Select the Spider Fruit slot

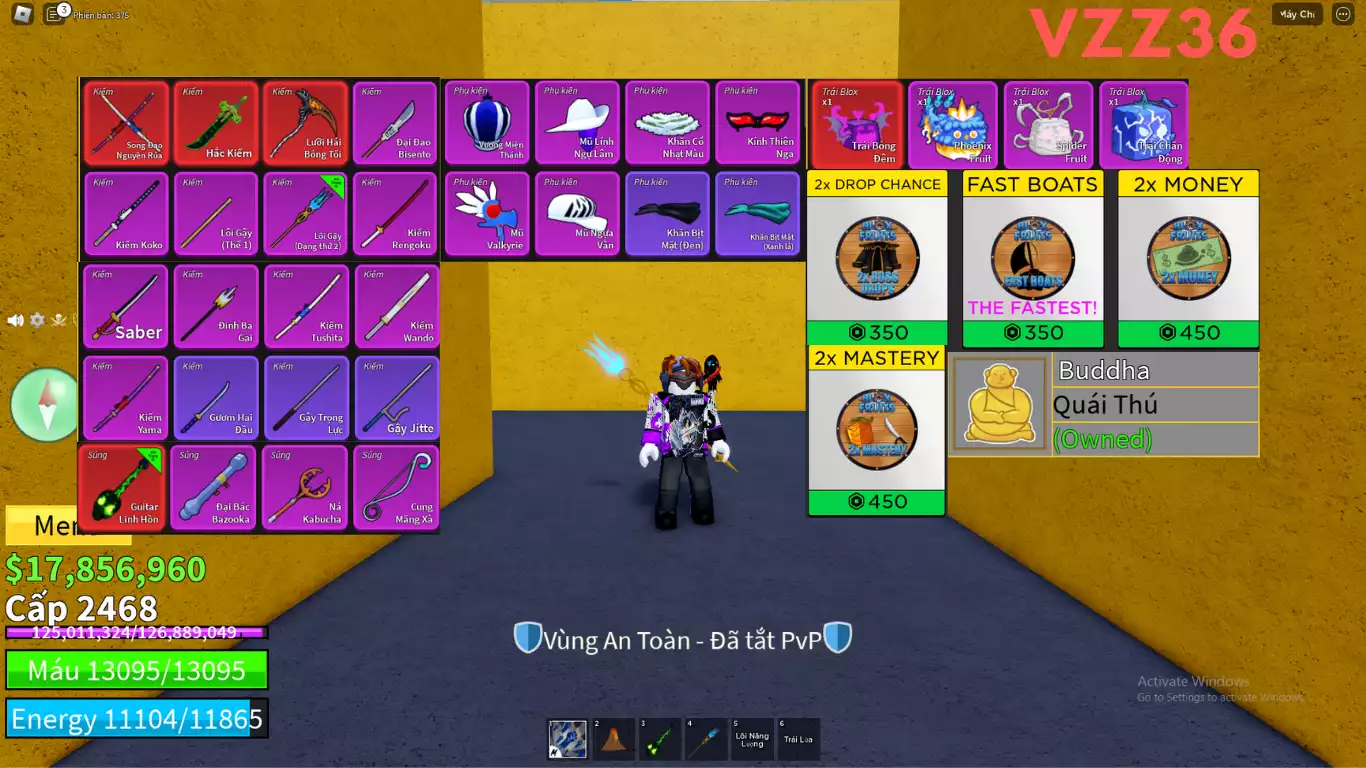[x=1048, y=125]
